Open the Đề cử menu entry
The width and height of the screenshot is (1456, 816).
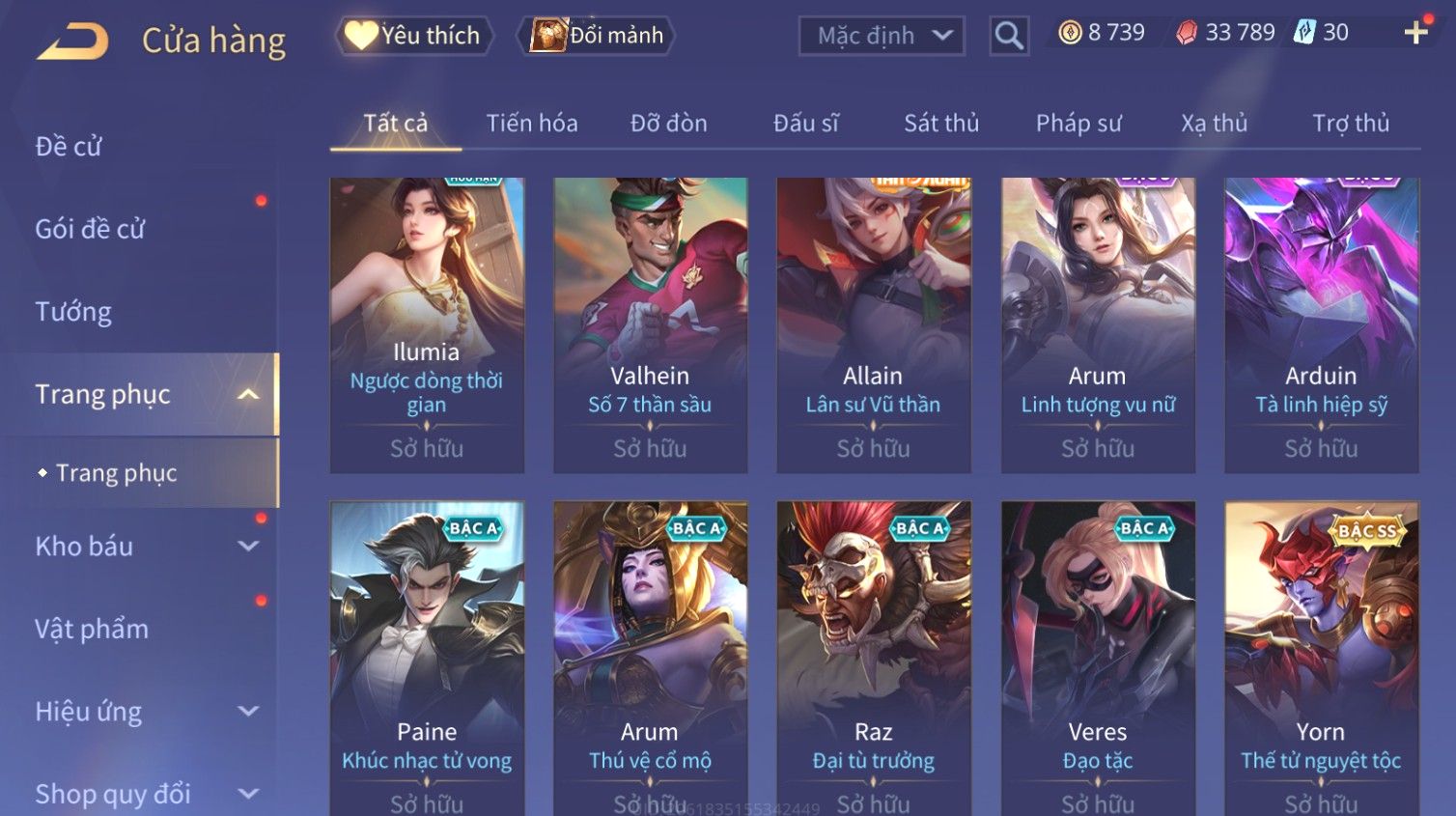[x=69, y=147]
